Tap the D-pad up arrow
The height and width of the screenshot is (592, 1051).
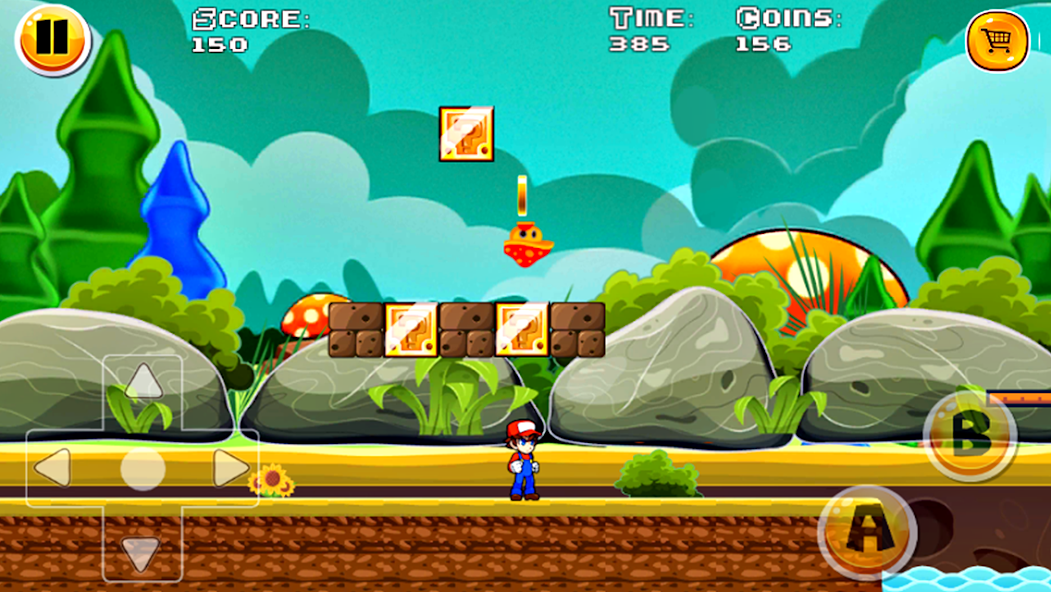click(x=143, y=381)
